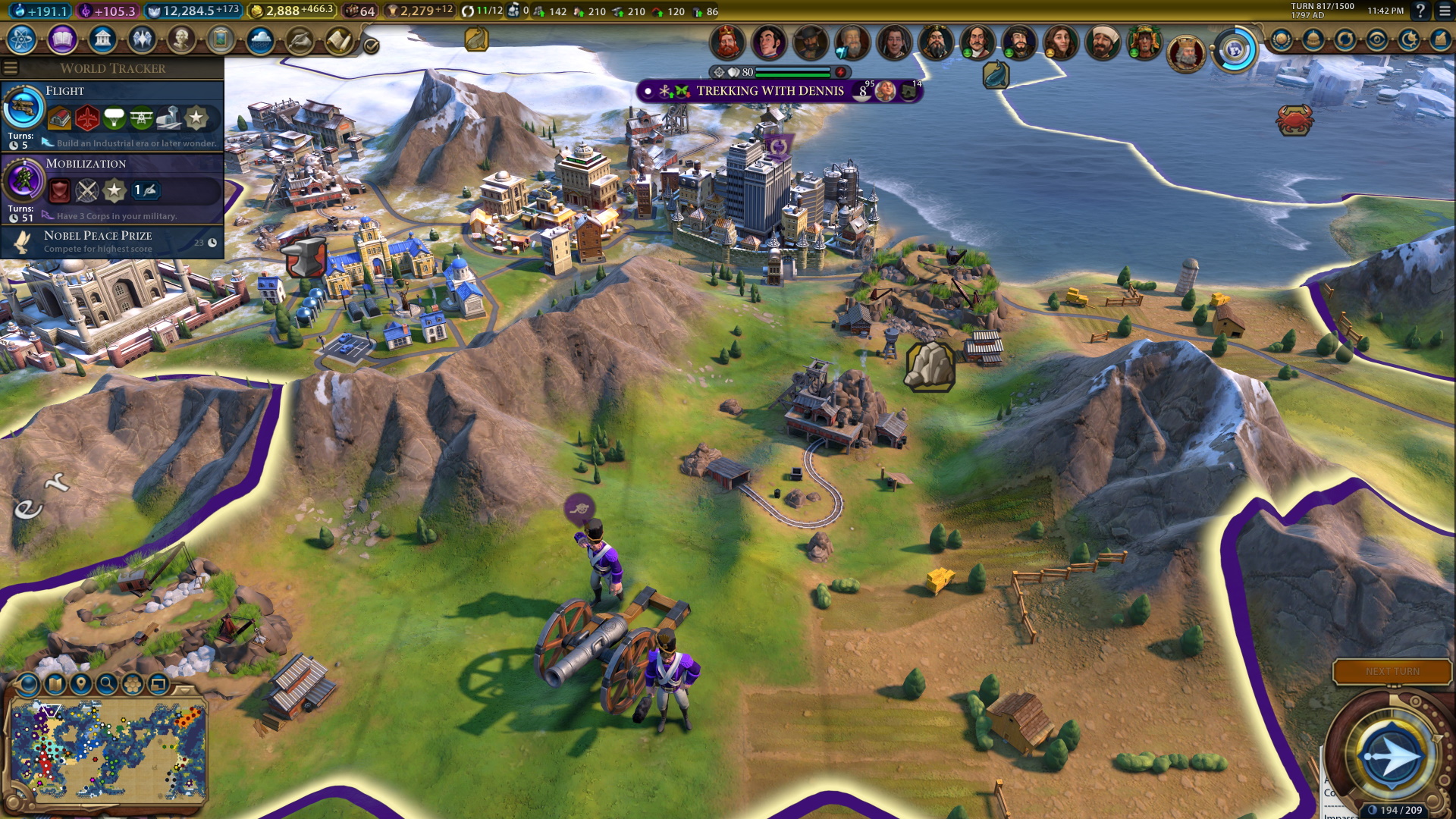1456x819 pixels.
Task: Toggle strategic view on the minimap
Action: (x=132, y=686)
